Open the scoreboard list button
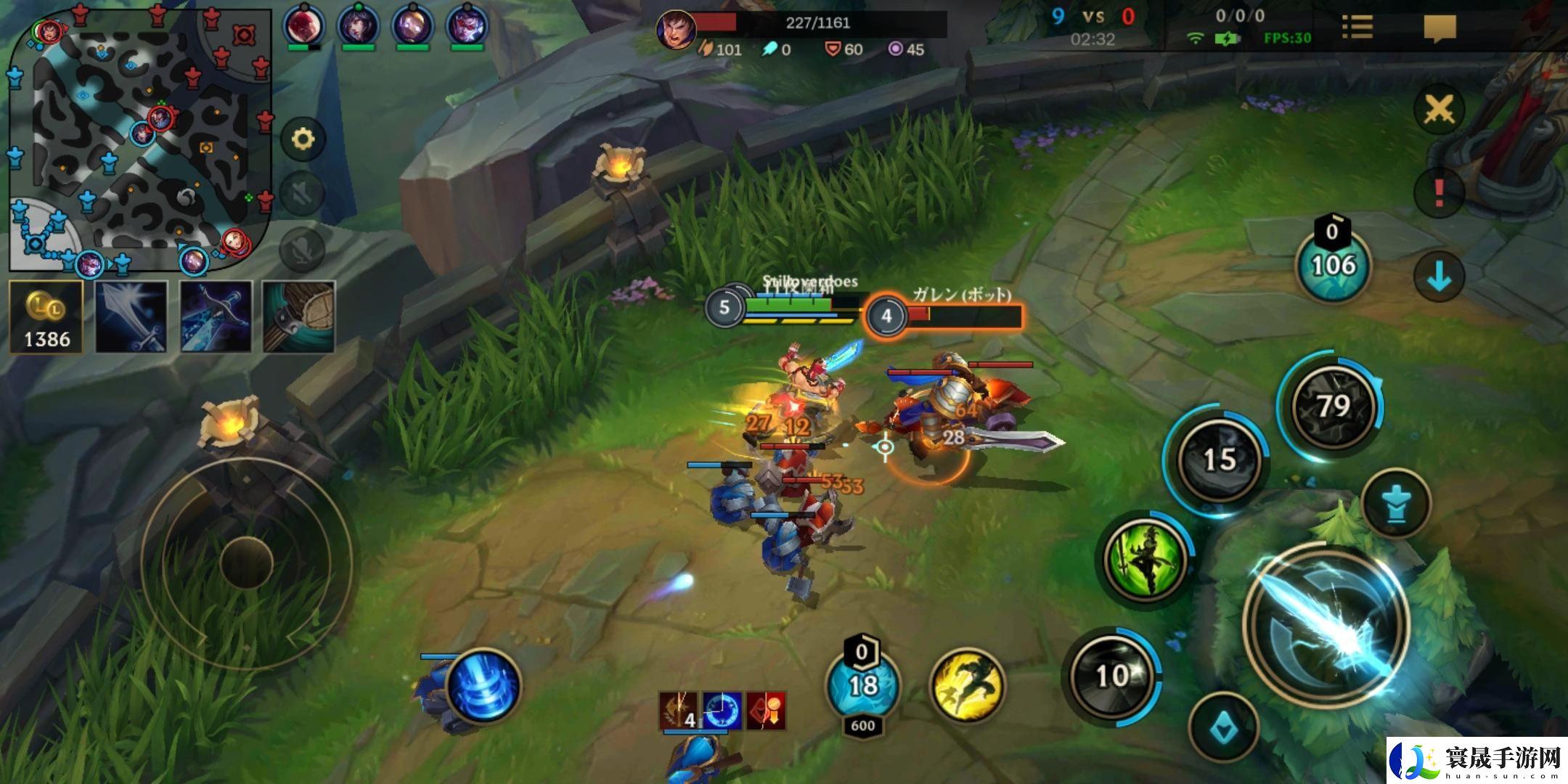Screen dimensions: 1568x784 [x=1356, y=28]
